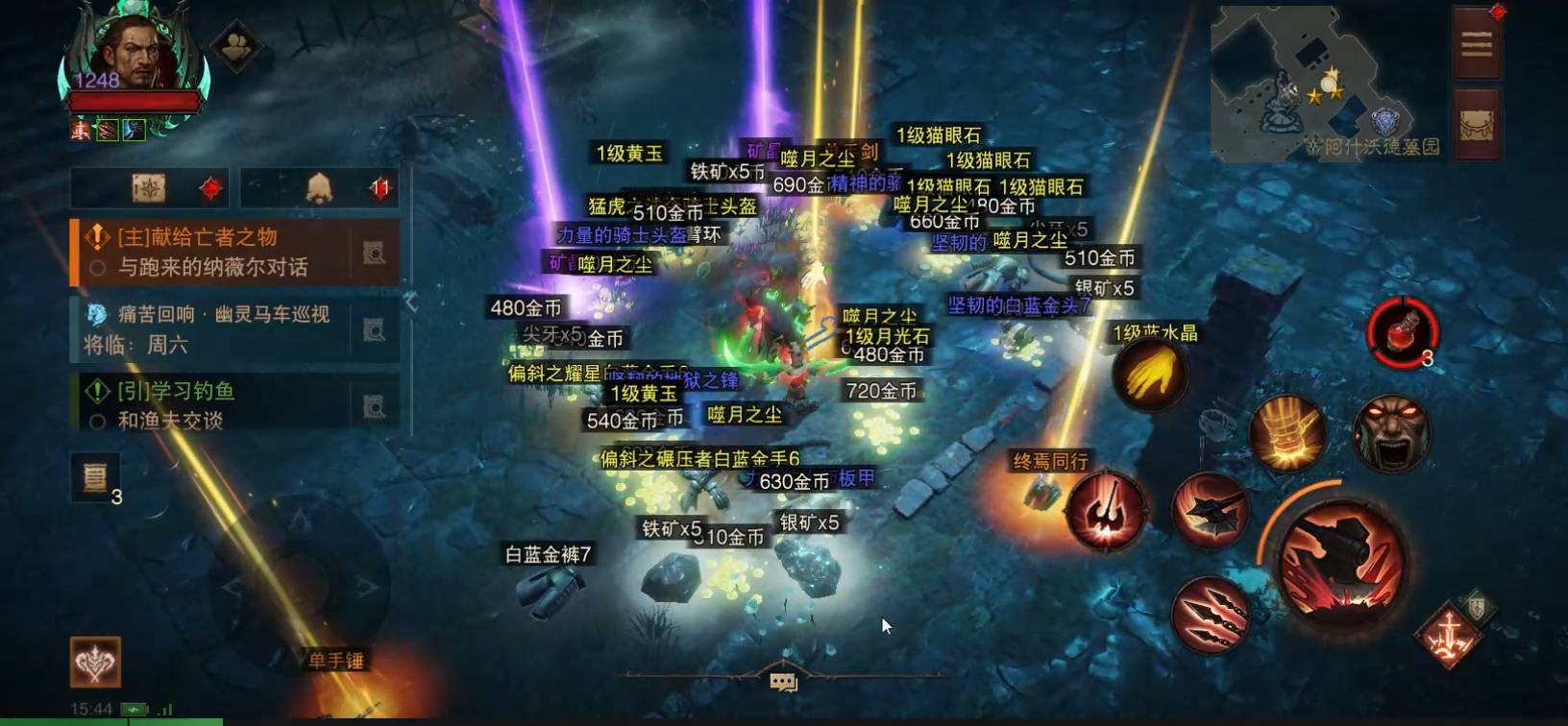This screenshot has height=726, width=1568.
Task: Collapse the quest tracker panel arrow
Action: click(411, 302)
